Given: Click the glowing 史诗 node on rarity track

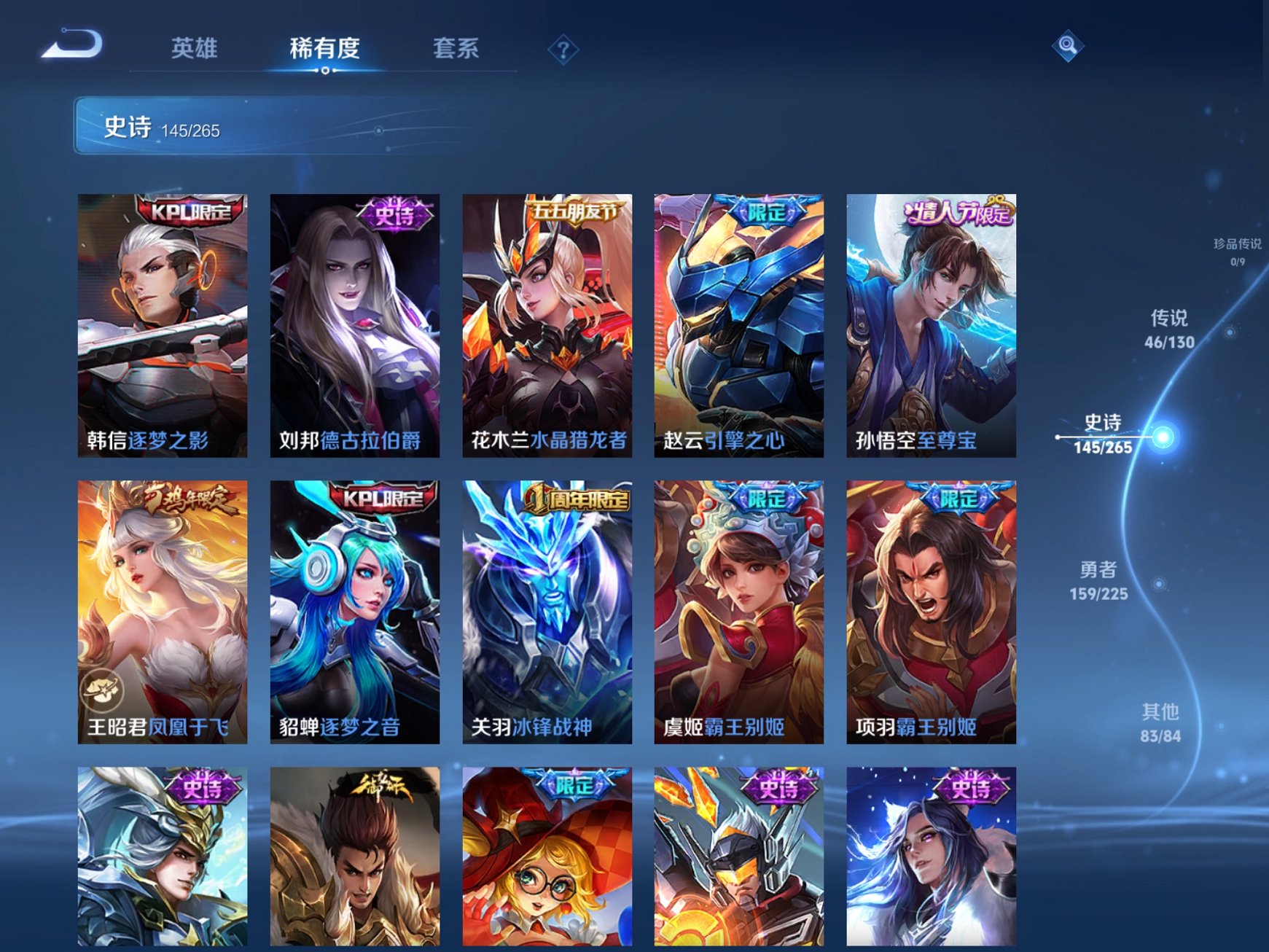Looking at the screenshot, I should 1164,437.
